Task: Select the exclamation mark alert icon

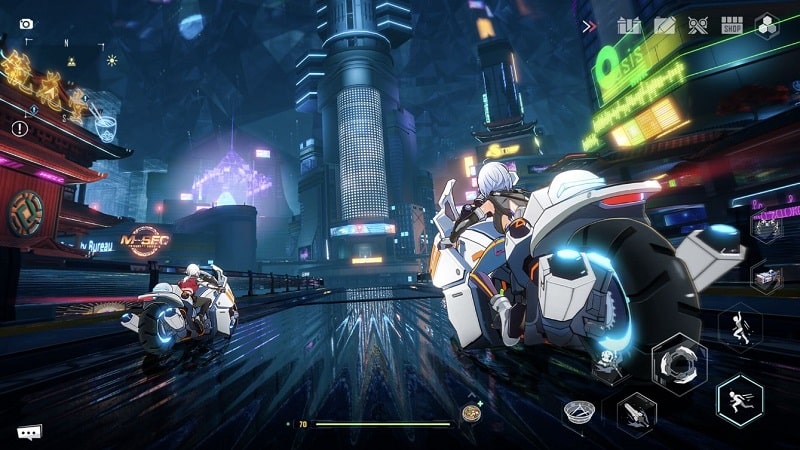Action: pos(20,129)
